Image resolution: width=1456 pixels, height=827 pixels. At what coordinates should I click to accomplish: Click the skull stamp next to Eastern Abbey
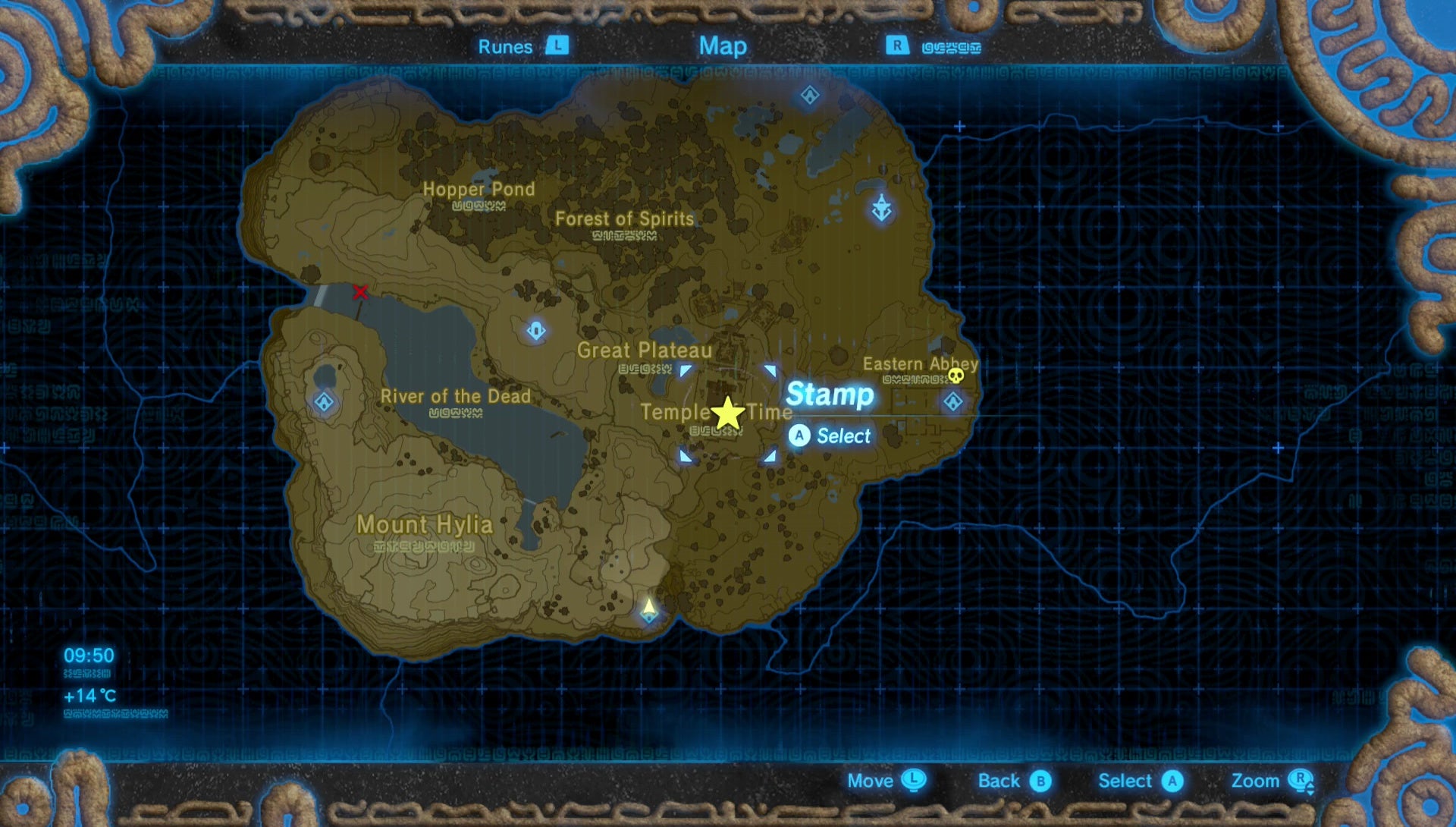click(957, 374)
